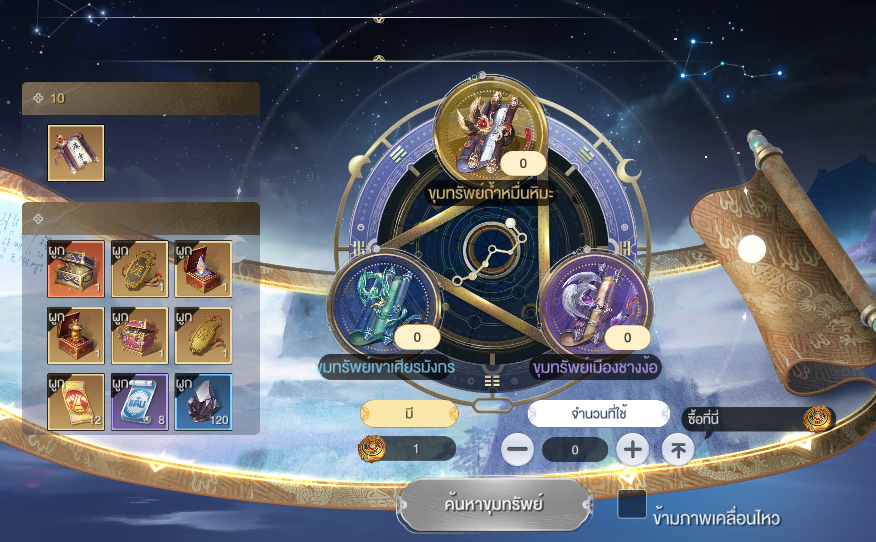Viewport: 876px width, 542px height.
Task: Inspect the ornate pink-red treasure chest
Action: (x=139, y=335)
